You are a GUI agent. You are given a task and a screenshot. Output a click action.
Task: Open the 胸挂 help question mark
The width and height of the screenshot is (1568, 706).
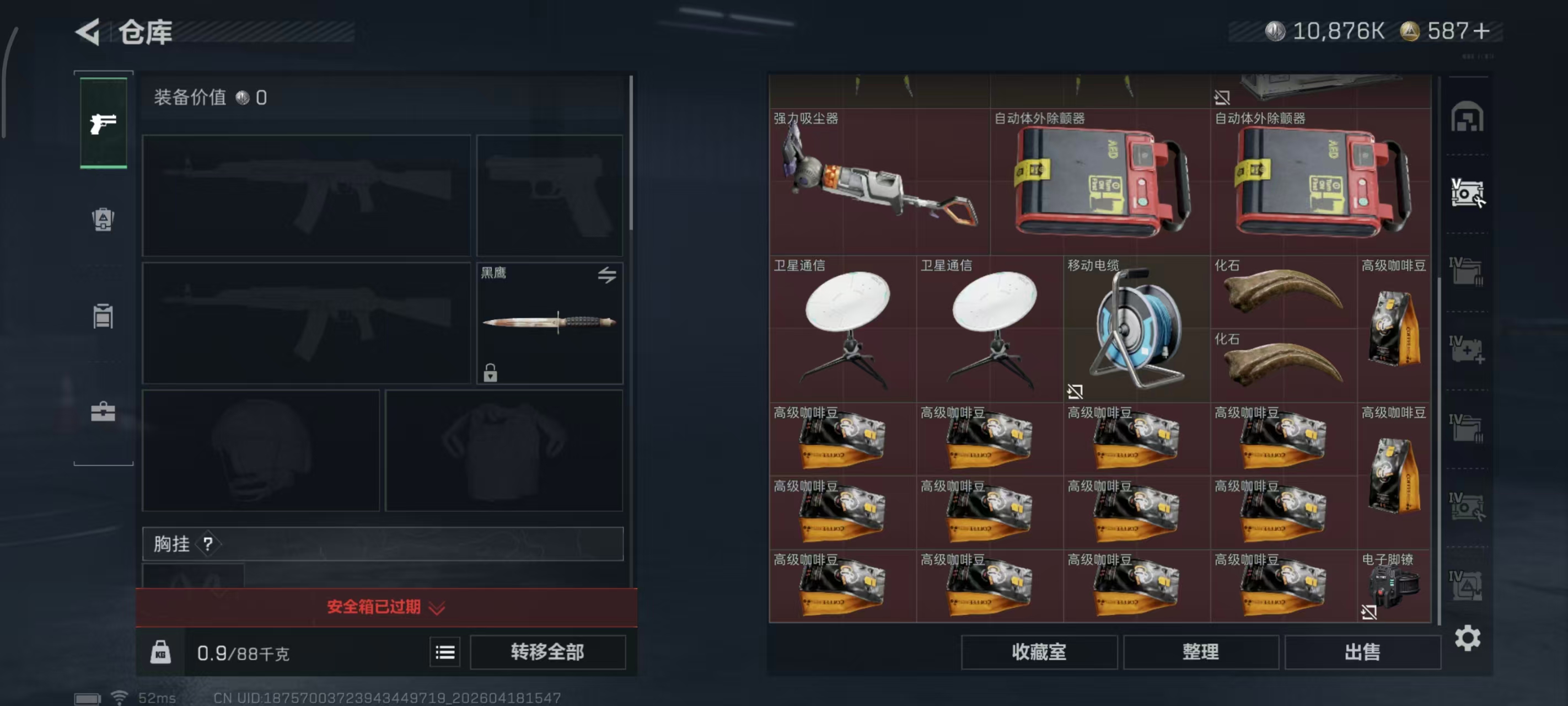208,544
